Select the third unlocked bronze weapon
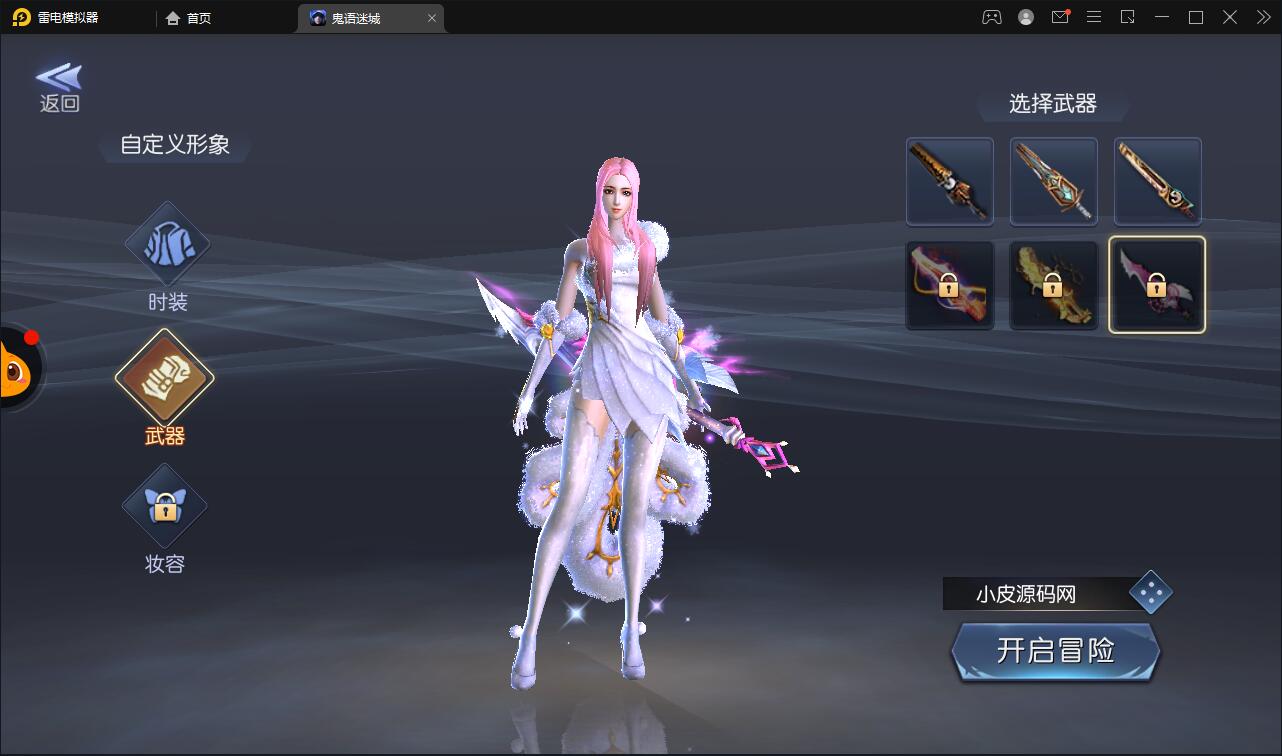The height and width of the screenshot is (756, 1282). tap(1157, 182)
